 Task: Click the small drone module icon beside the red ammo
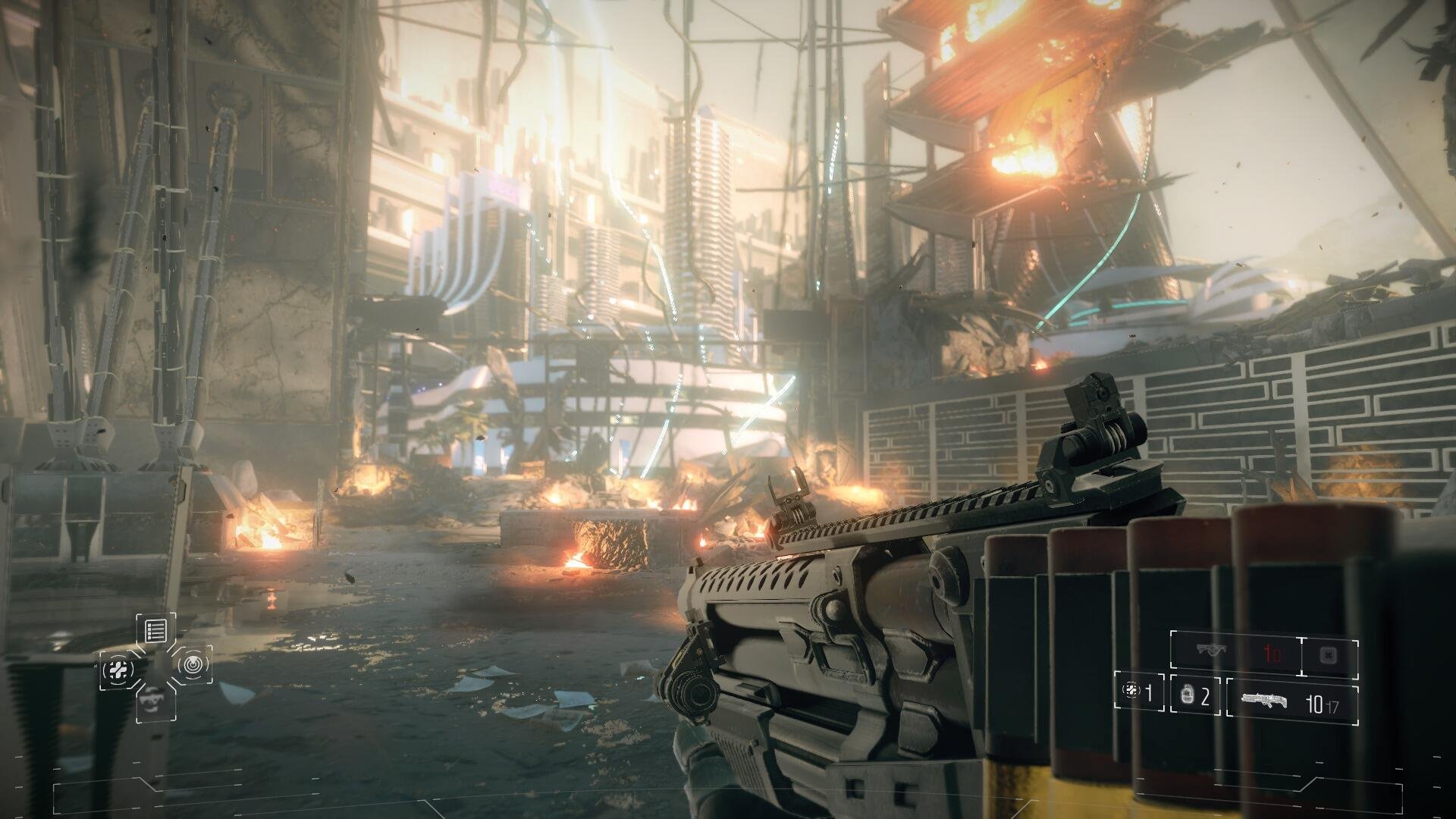[1328, 655]
